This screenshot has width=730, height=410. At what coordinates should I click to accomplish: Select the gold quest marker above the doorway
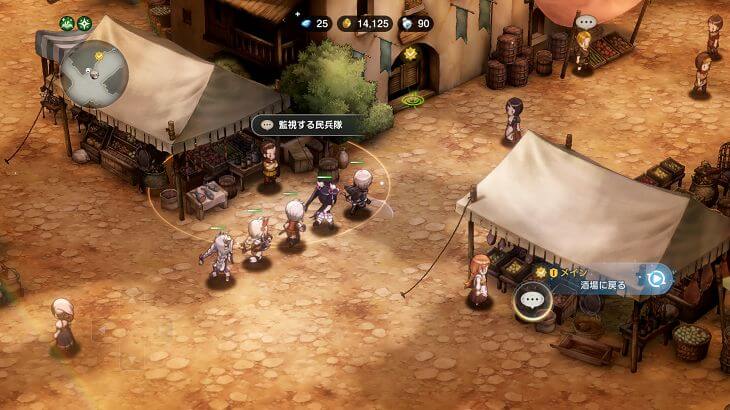(409, 53)
